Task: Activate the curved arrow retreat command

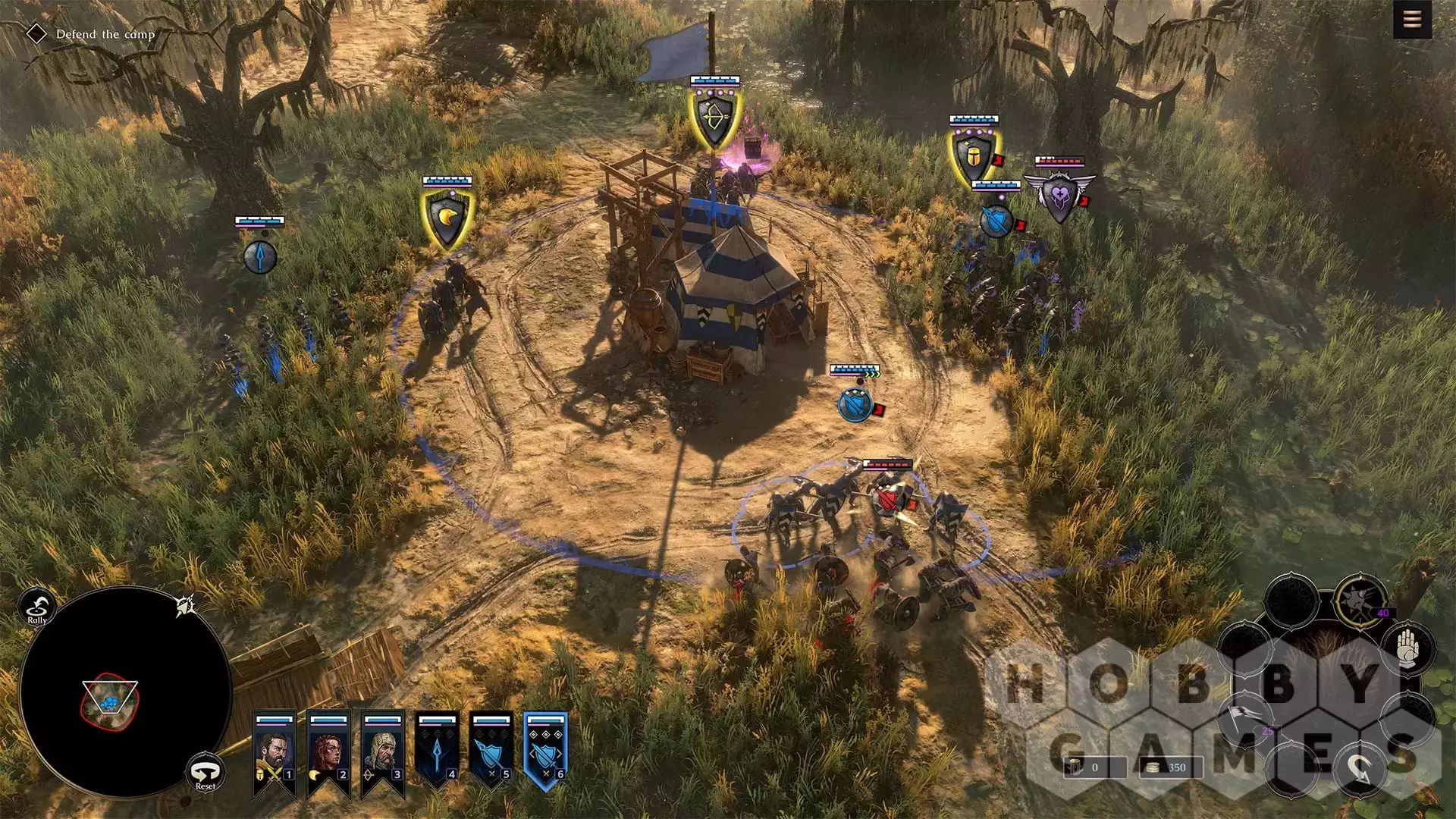Action: (x=1360, y=770)
